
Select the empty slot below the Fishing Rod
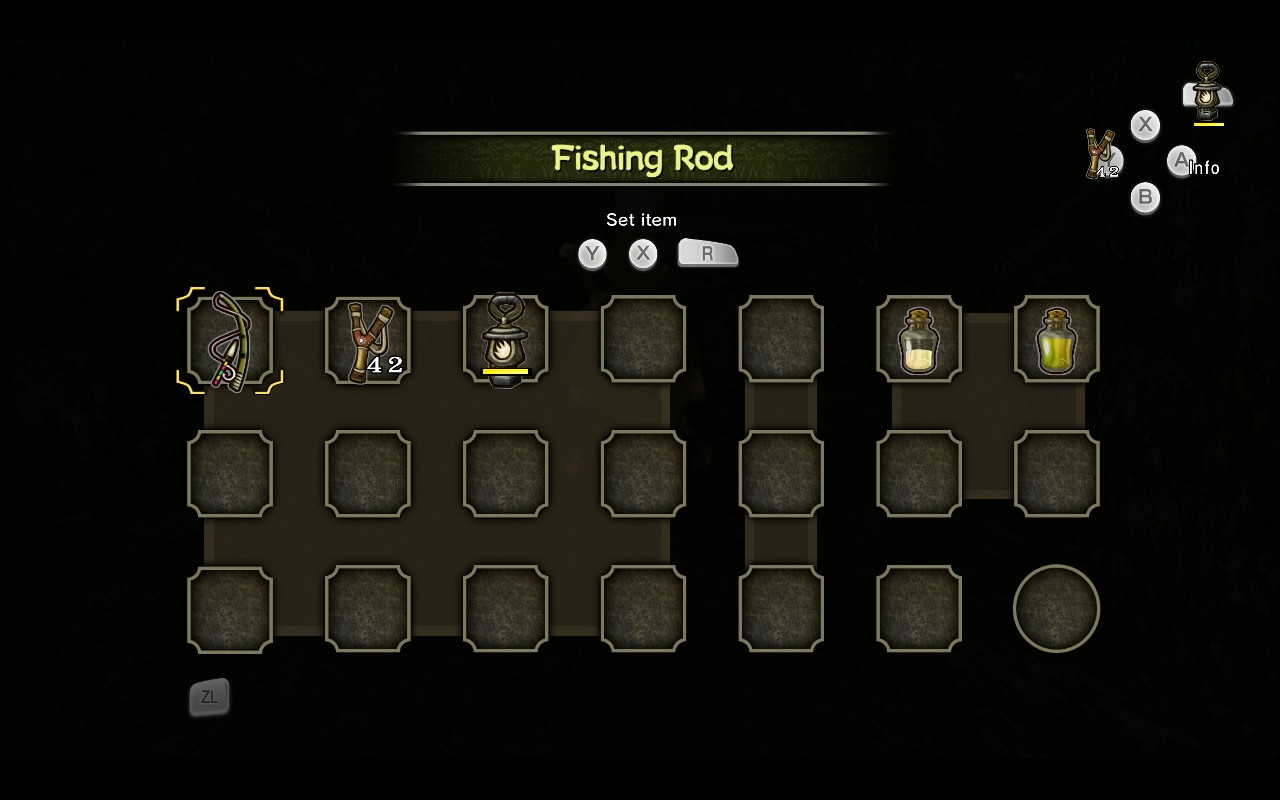pyautogui.click(x=229, y=474)
